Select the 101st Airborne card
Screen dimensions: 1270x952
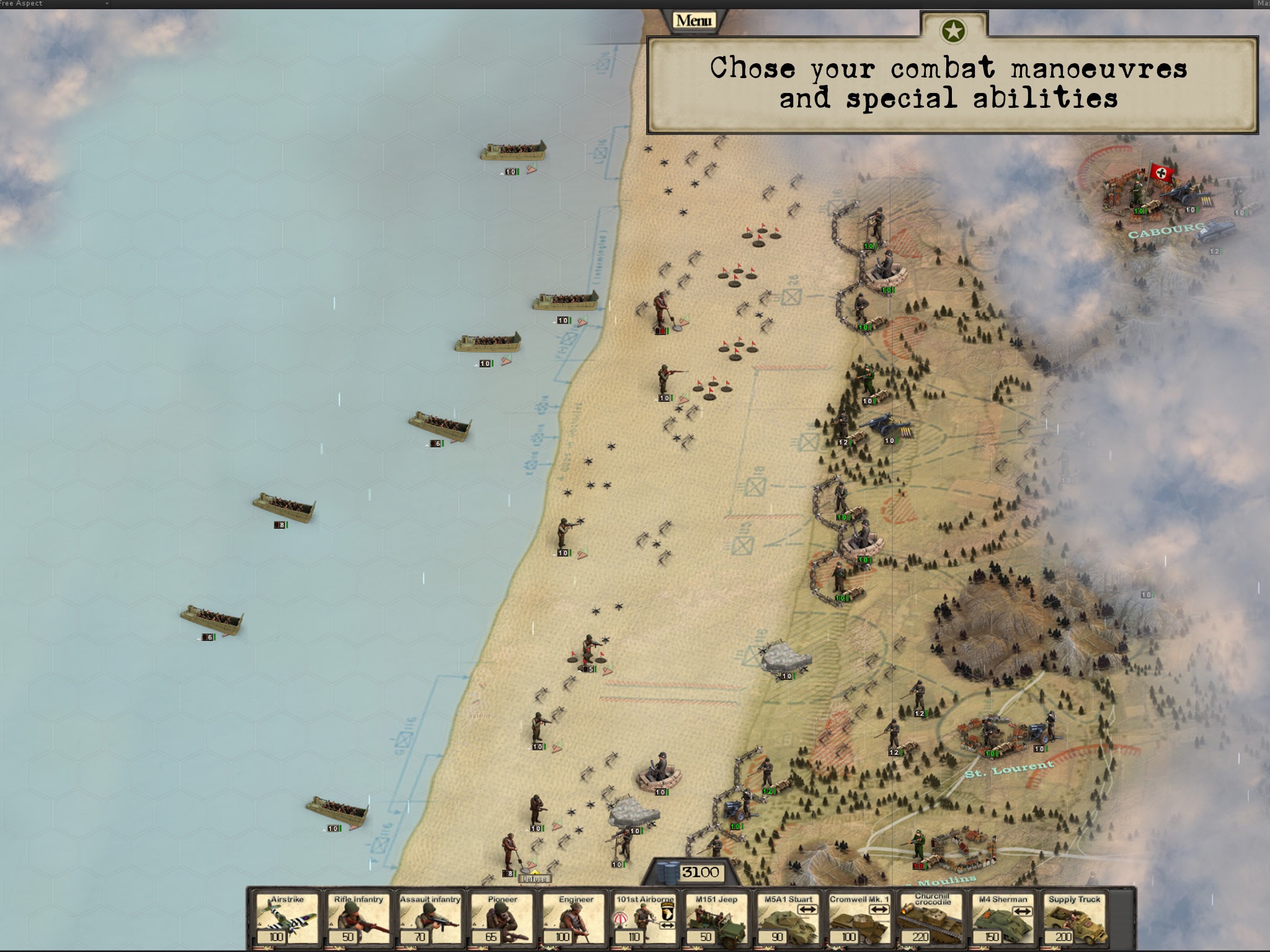645,919
